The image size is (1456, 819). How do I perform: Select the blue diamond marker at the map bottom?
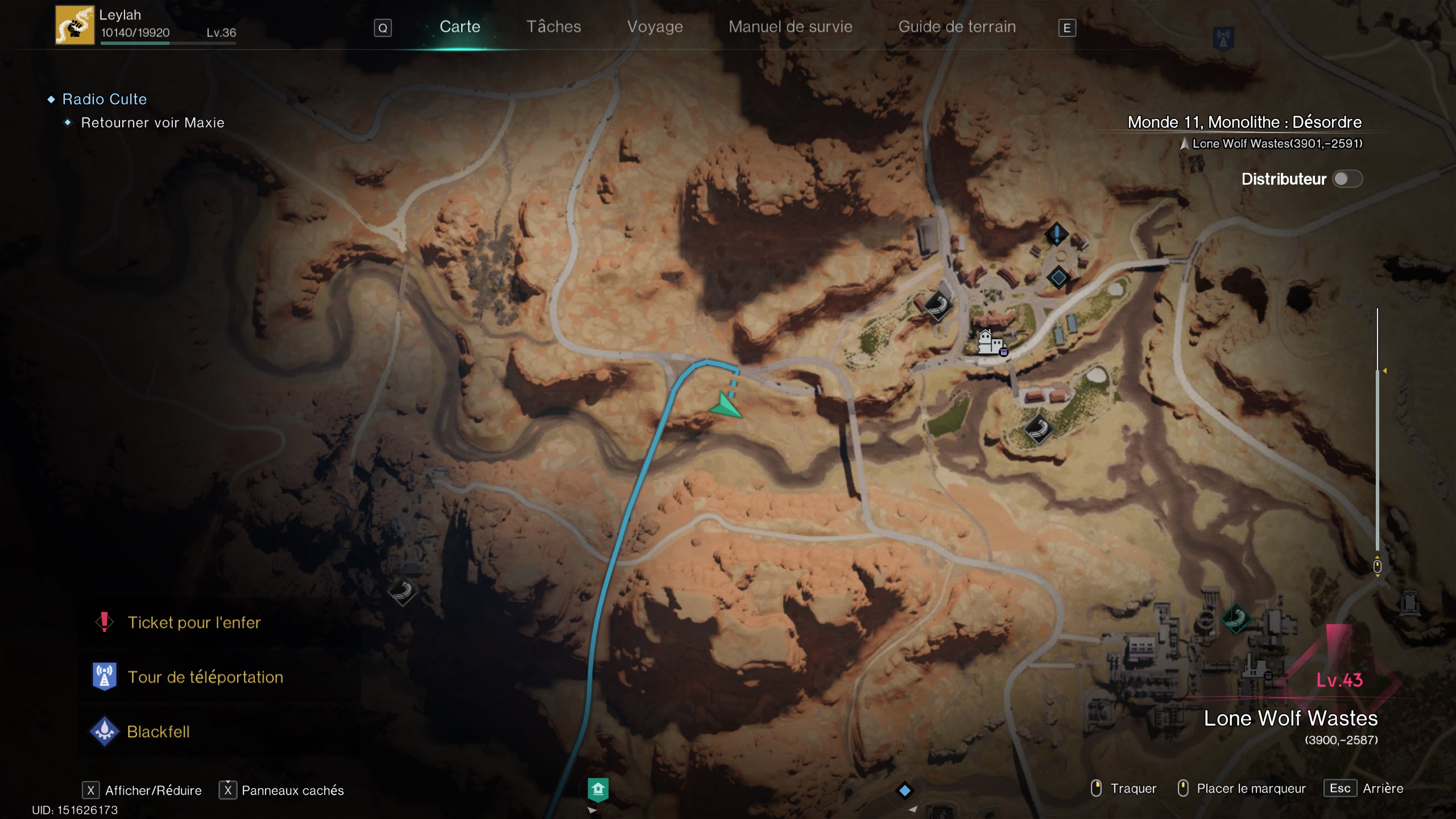point(904,790)
